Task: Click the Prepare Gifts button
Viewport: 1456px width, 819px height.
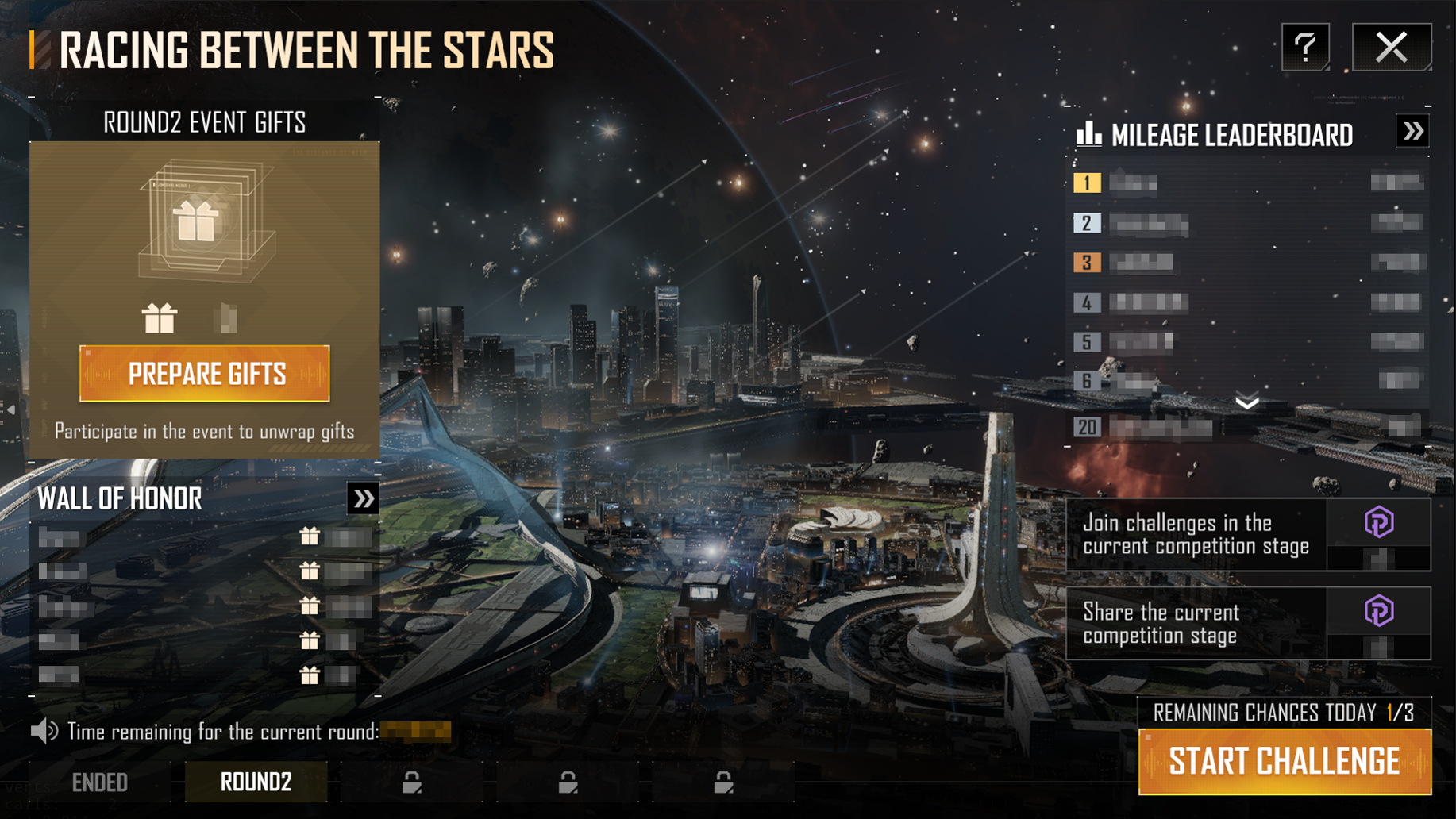Action: [x=205, y=374]
